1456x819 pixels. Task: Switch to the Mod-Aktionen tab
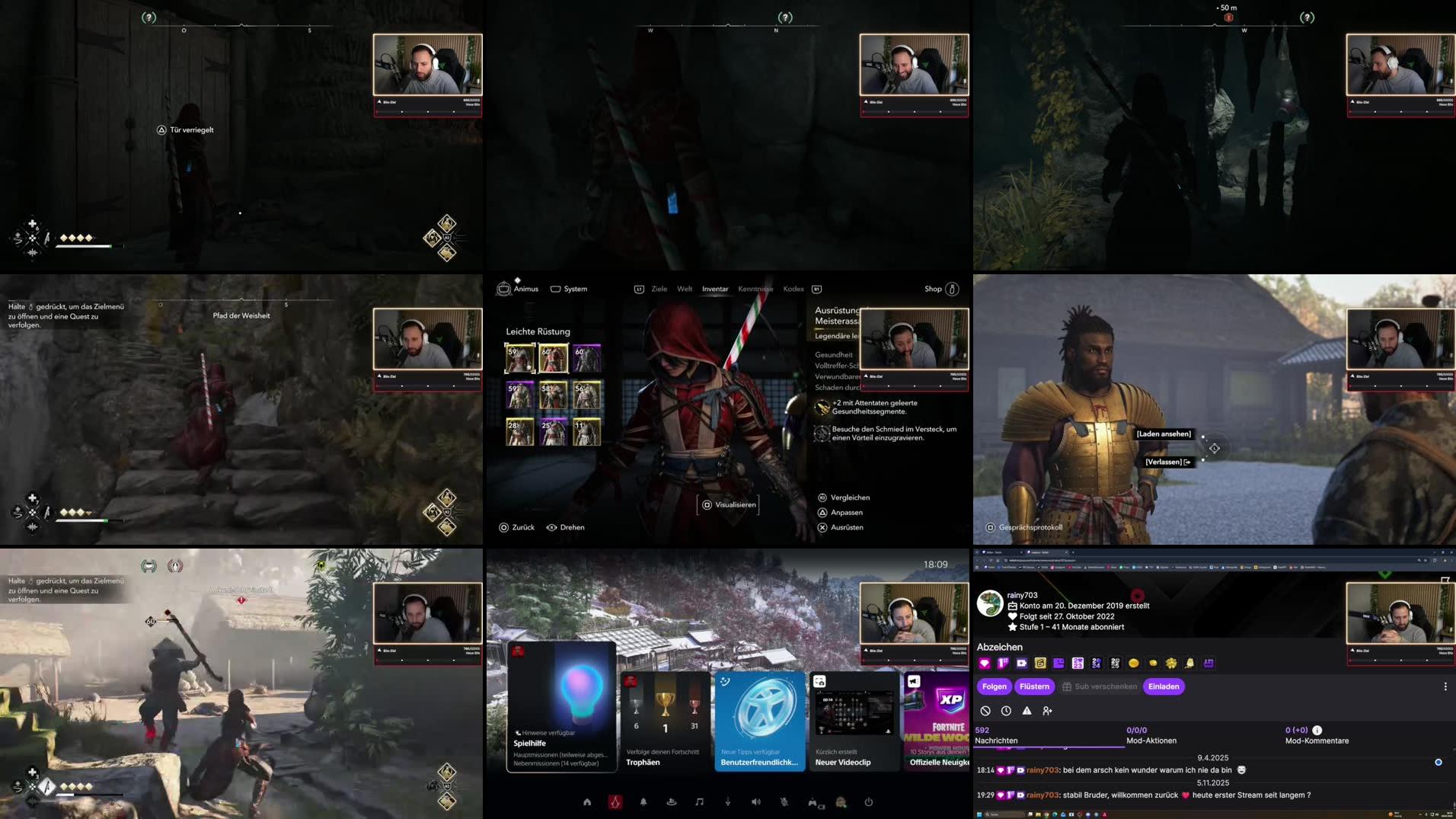[x=1151, y=736]
